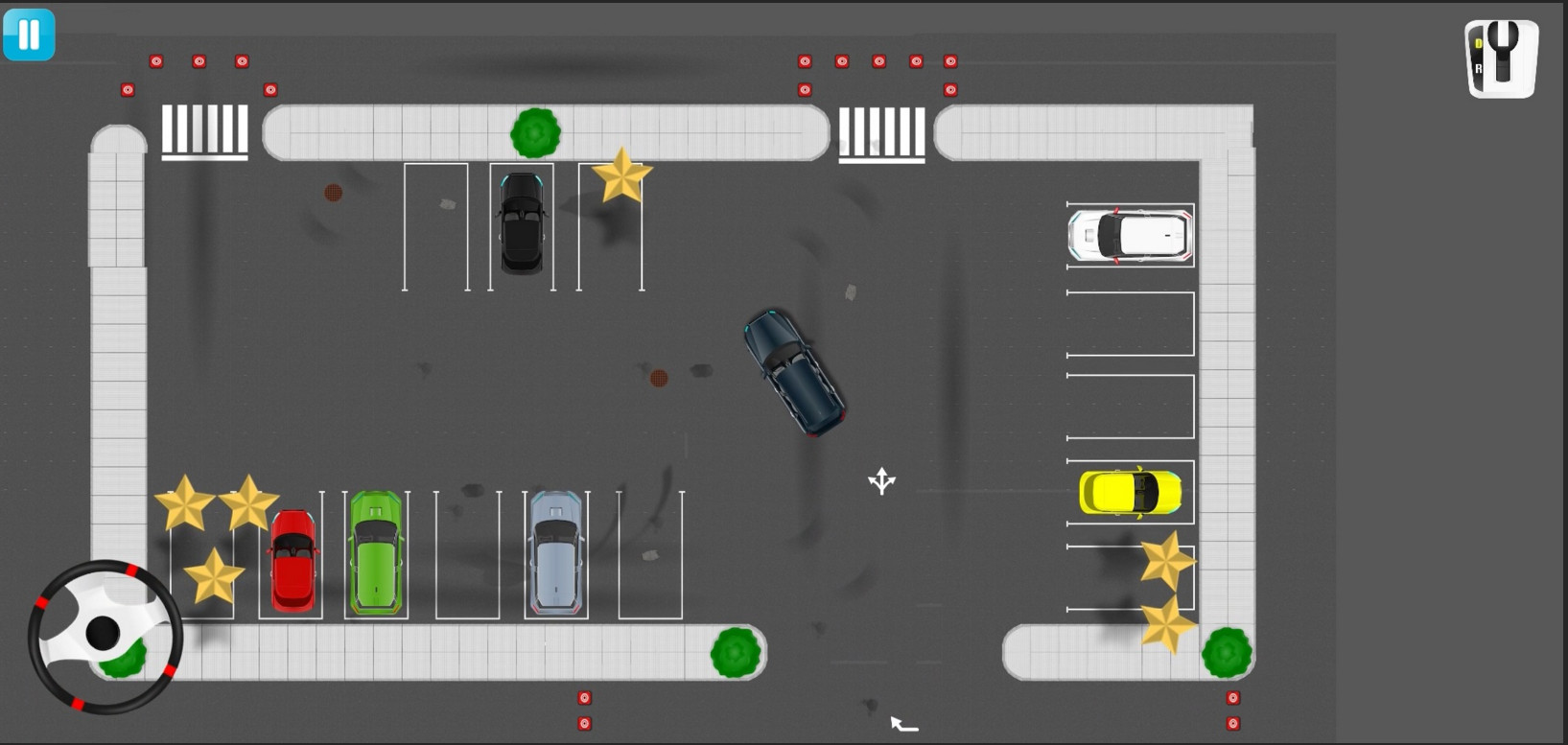Click the pause button top-left

pyautogui.click(x=29, y=35)
